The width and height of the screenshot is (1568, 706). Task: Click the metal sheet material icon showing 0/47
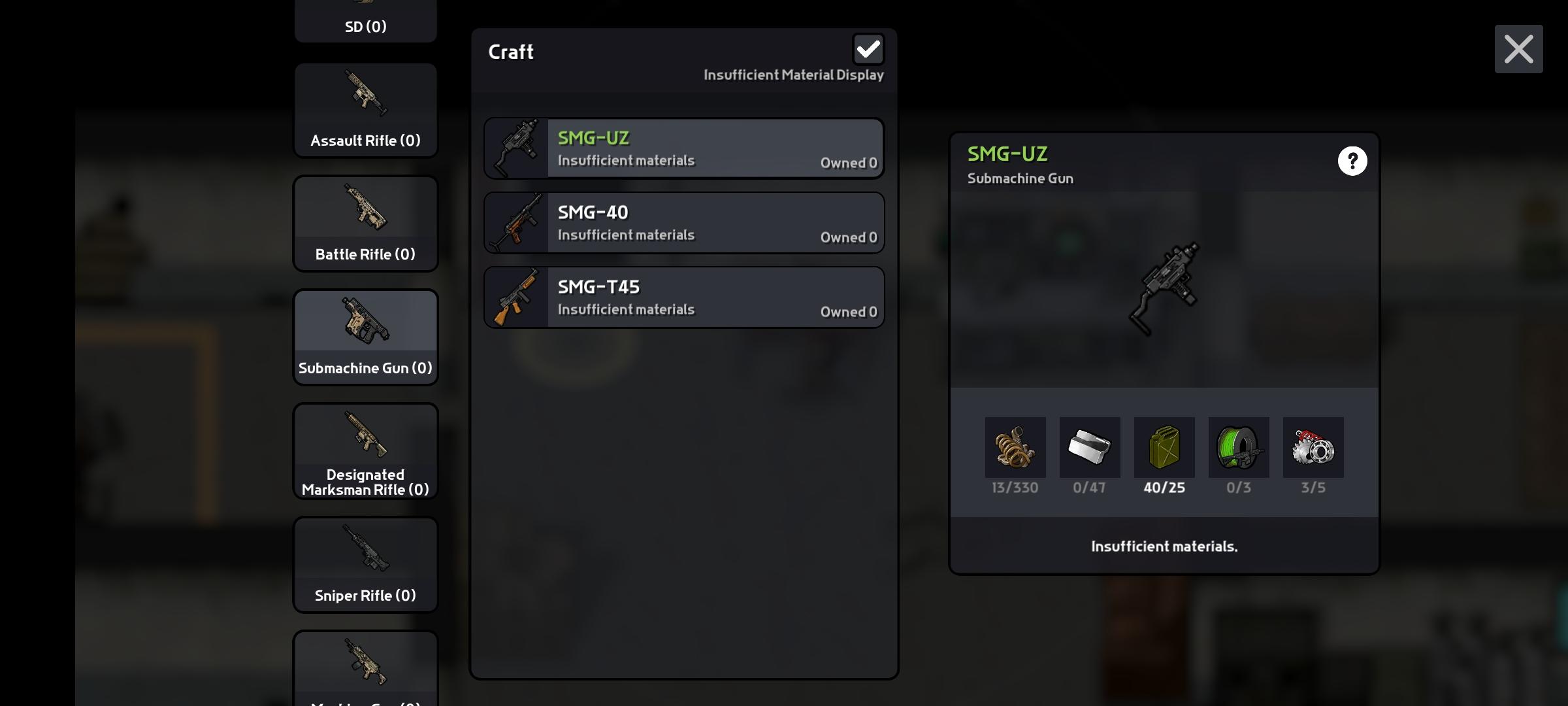(x=1089, y=448)
